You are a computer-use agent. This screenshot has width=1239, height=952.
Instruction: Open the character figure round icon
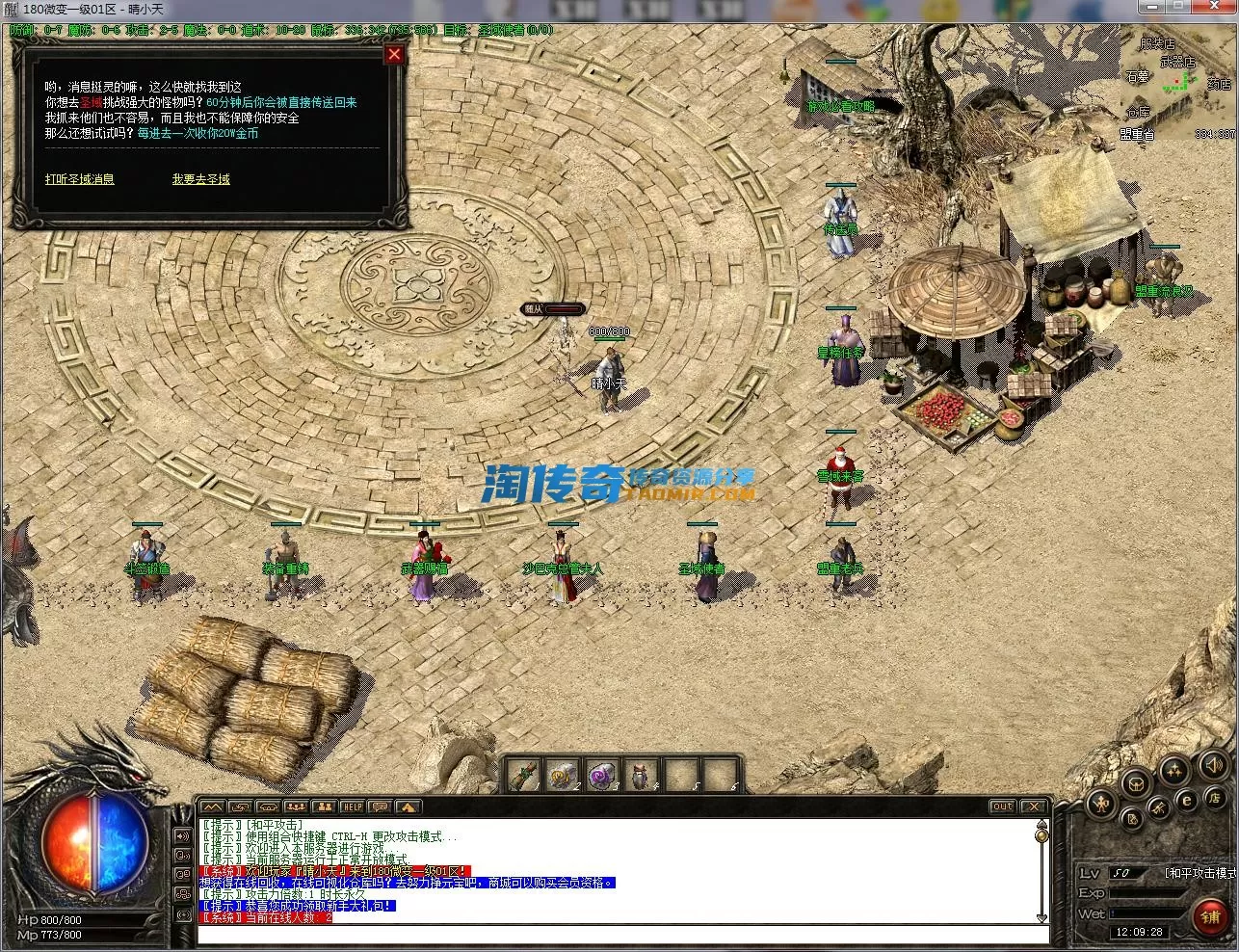1099,802
